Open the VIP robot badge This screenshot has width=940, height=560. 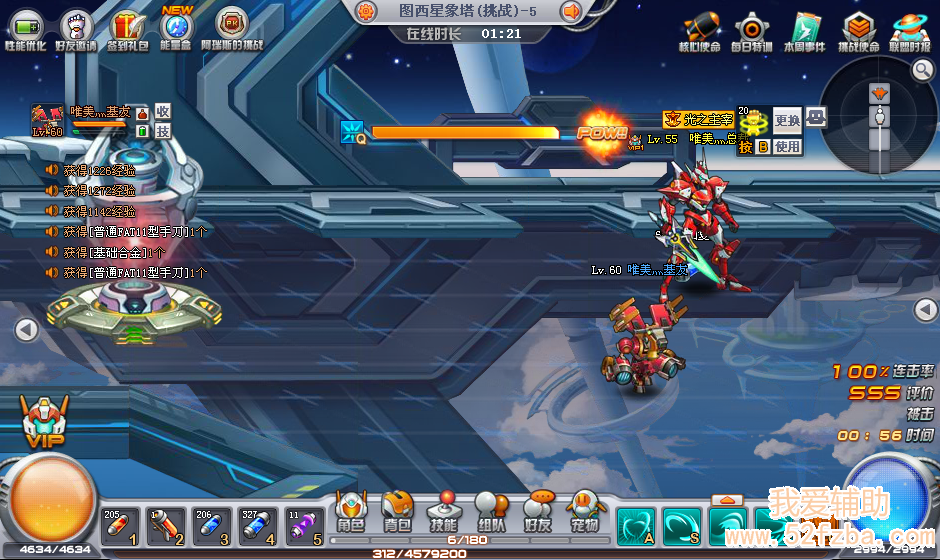[x=38, y=420]
